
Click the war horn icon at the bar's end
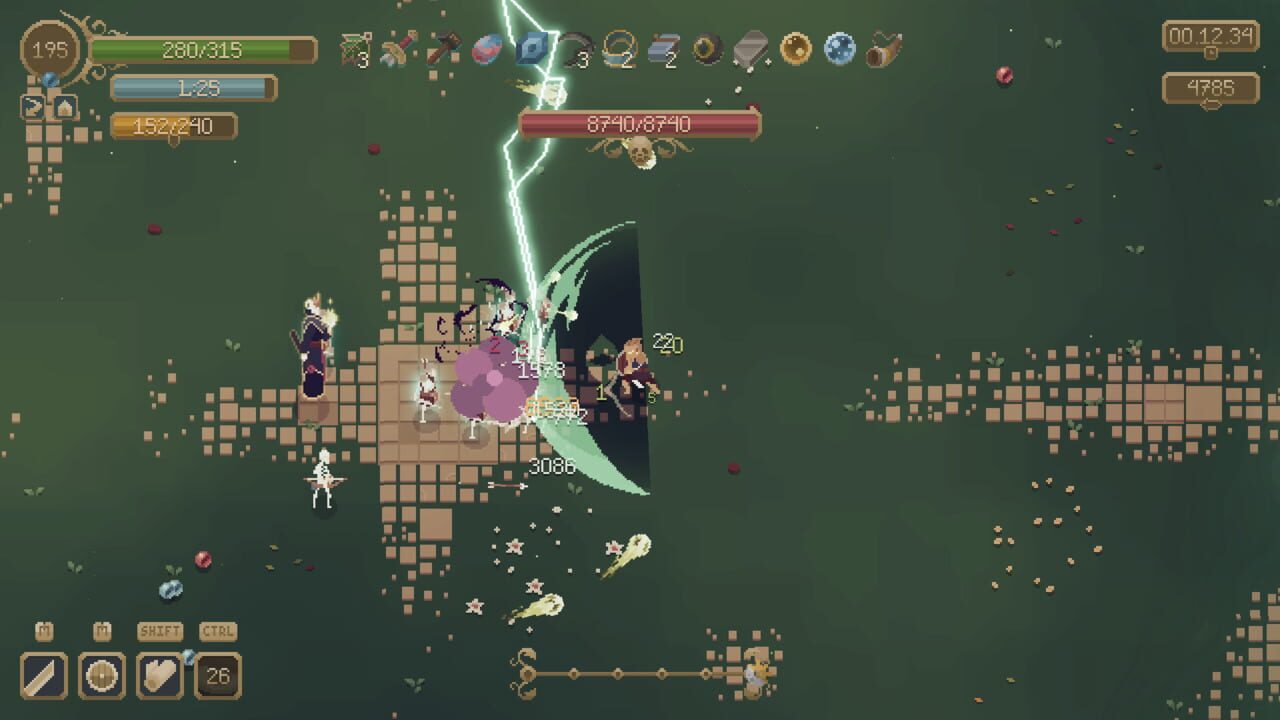885,45
